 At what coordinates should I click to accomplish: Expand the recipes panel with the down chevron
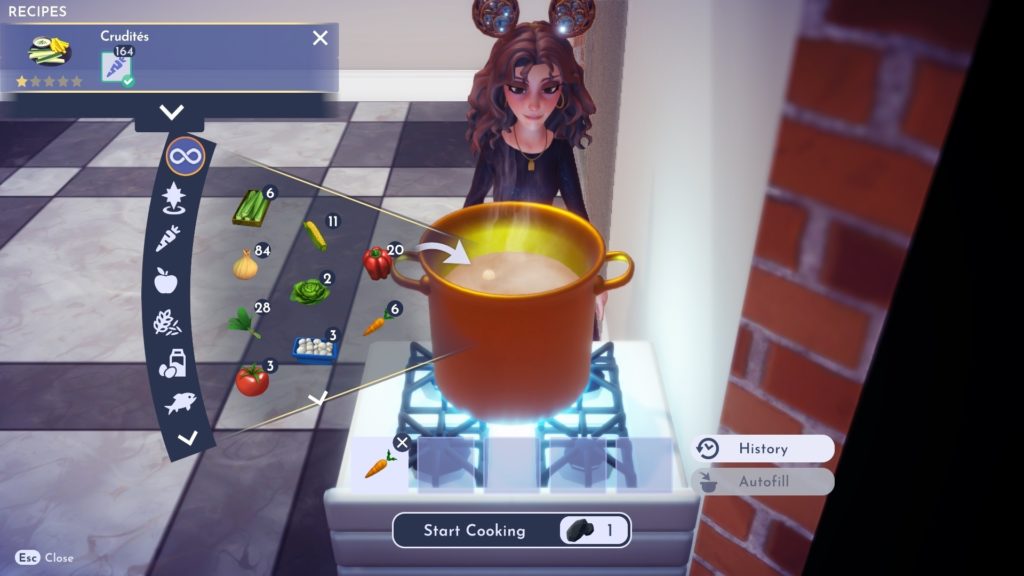(172, 113)
